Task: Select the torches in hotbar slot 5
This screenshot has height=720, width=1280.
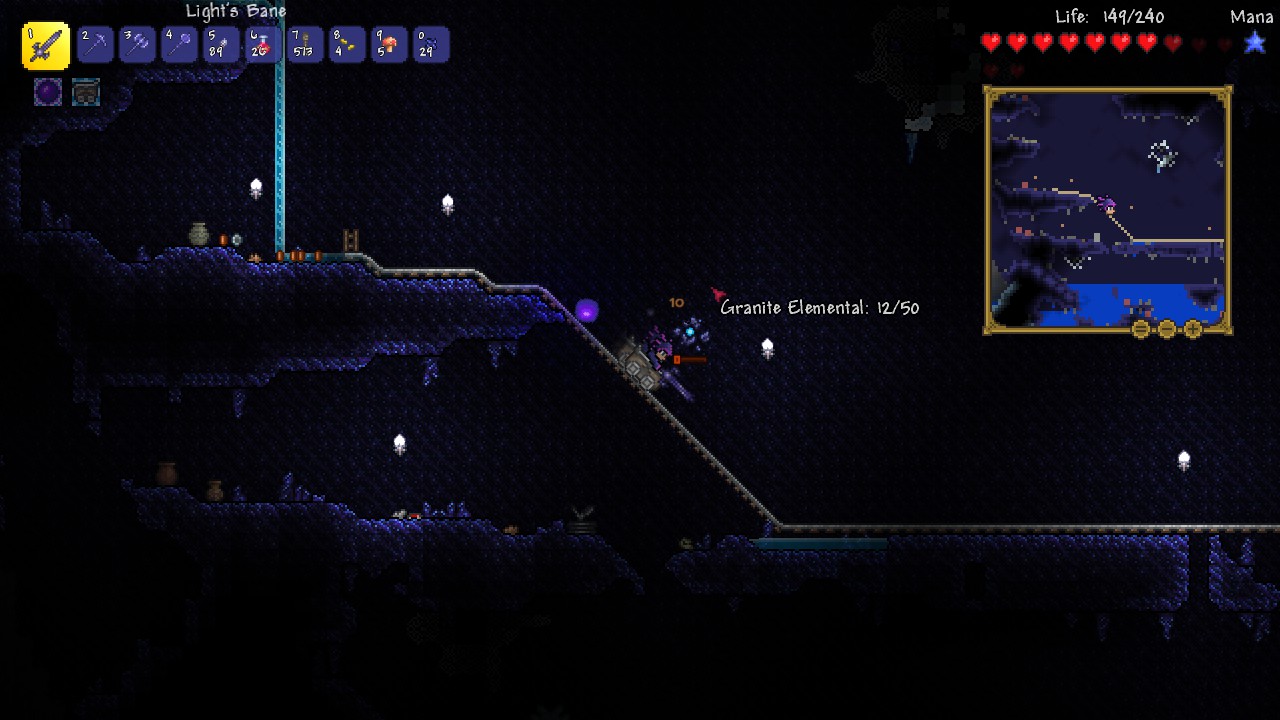Action: click(x=220, y=44)
